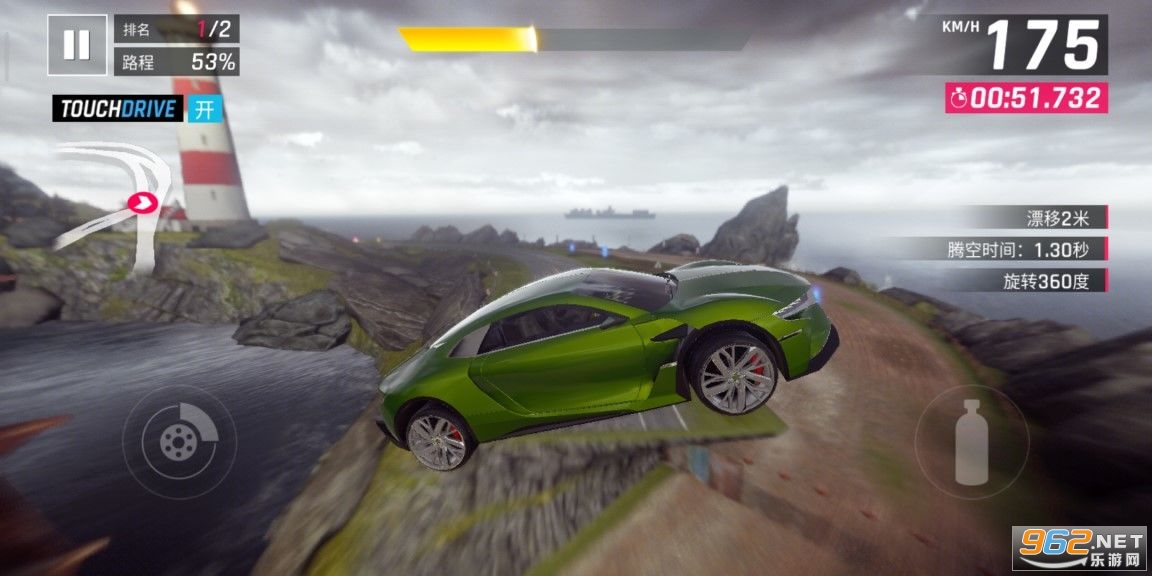The image size is (1152, 576).
Task: Toggle the TouchDrive switch
Action: tap(204, 109)
